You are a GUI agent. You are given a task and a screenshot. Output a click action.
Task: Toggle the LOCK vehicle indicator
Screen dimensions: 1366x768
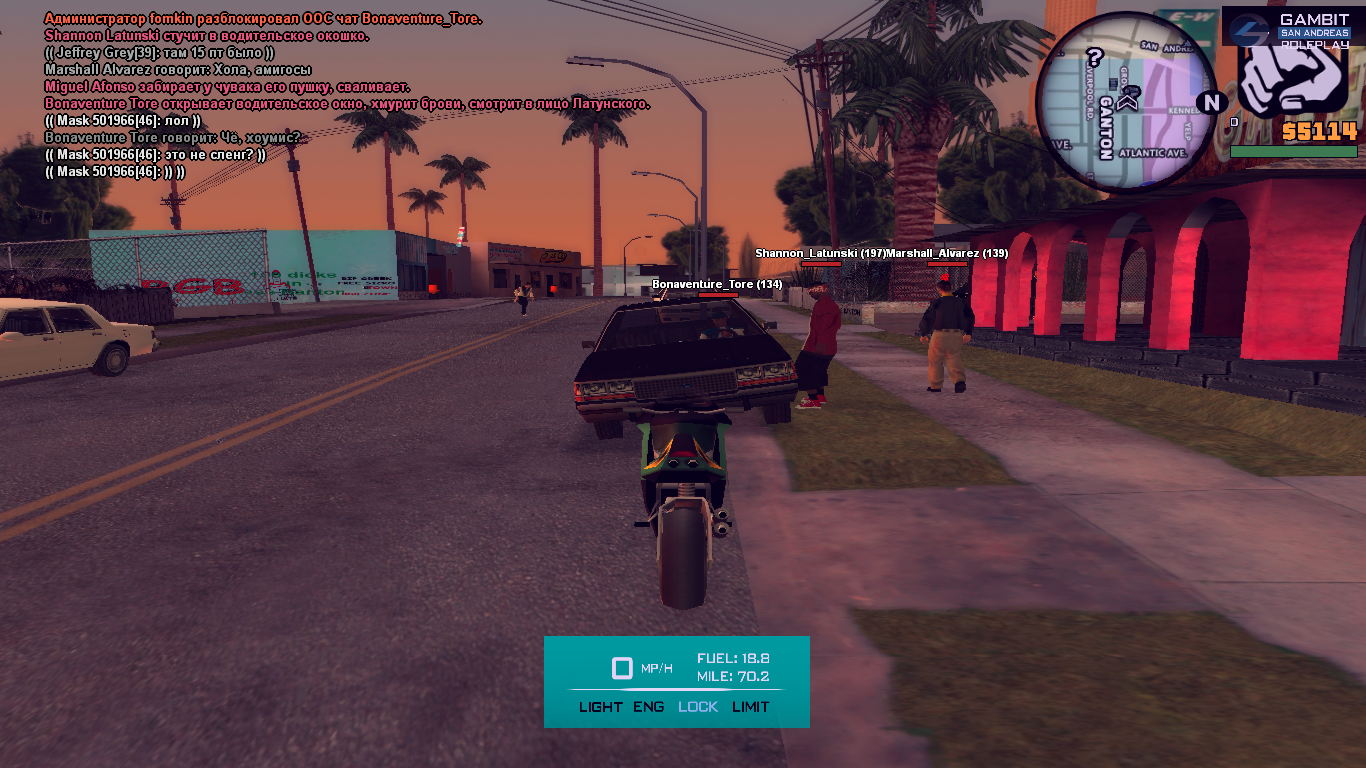click(698, 707)
